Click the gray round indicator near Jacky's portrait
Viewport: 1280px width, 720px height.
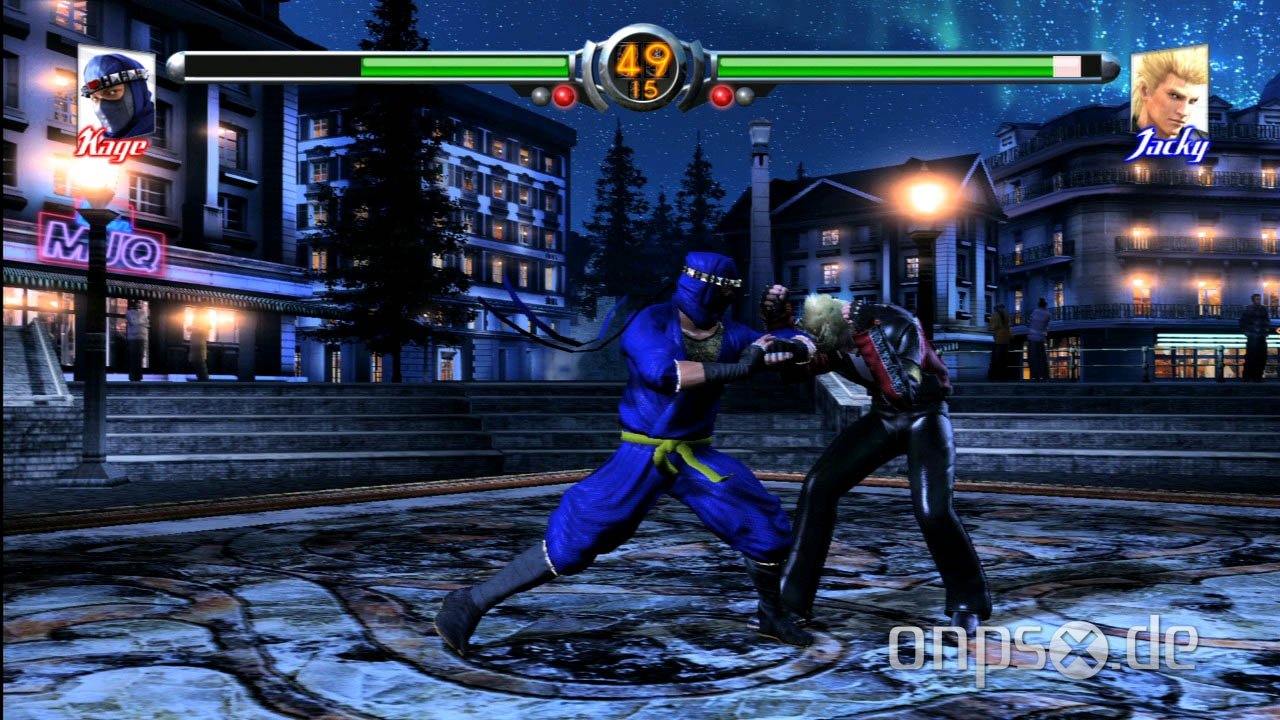743,95
